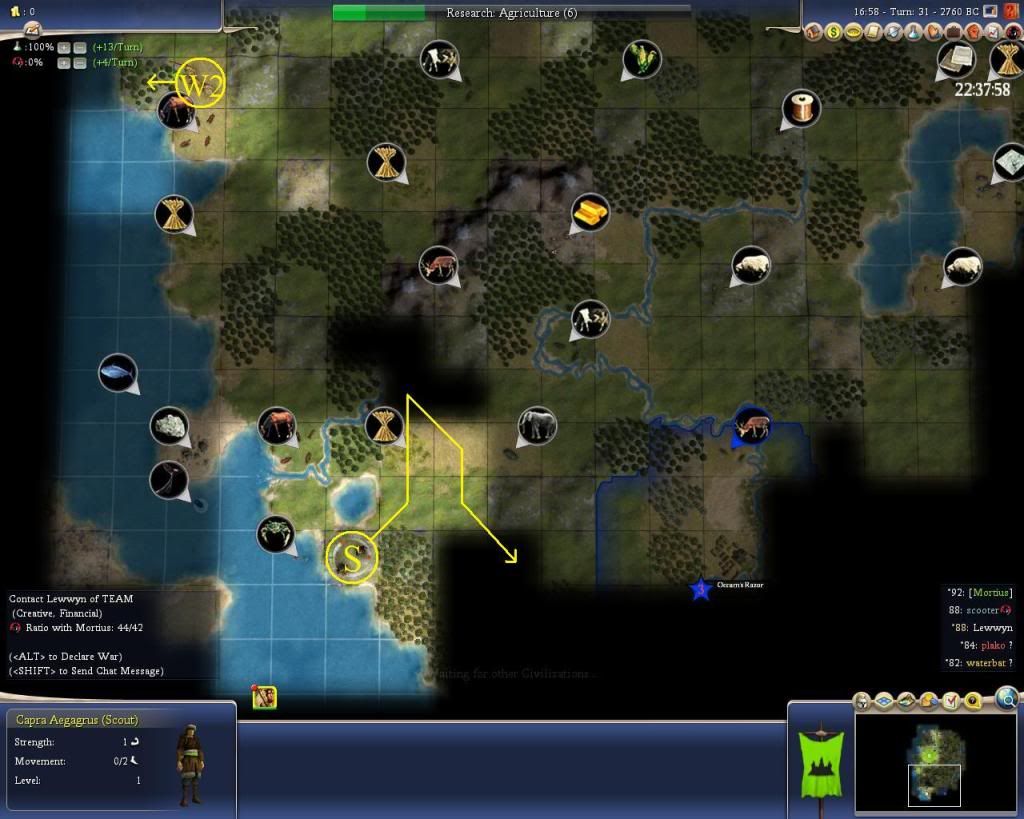Decrease the research rate with minus
The width and height of the screenshot is (1024, 819).
tap(78, 47)
